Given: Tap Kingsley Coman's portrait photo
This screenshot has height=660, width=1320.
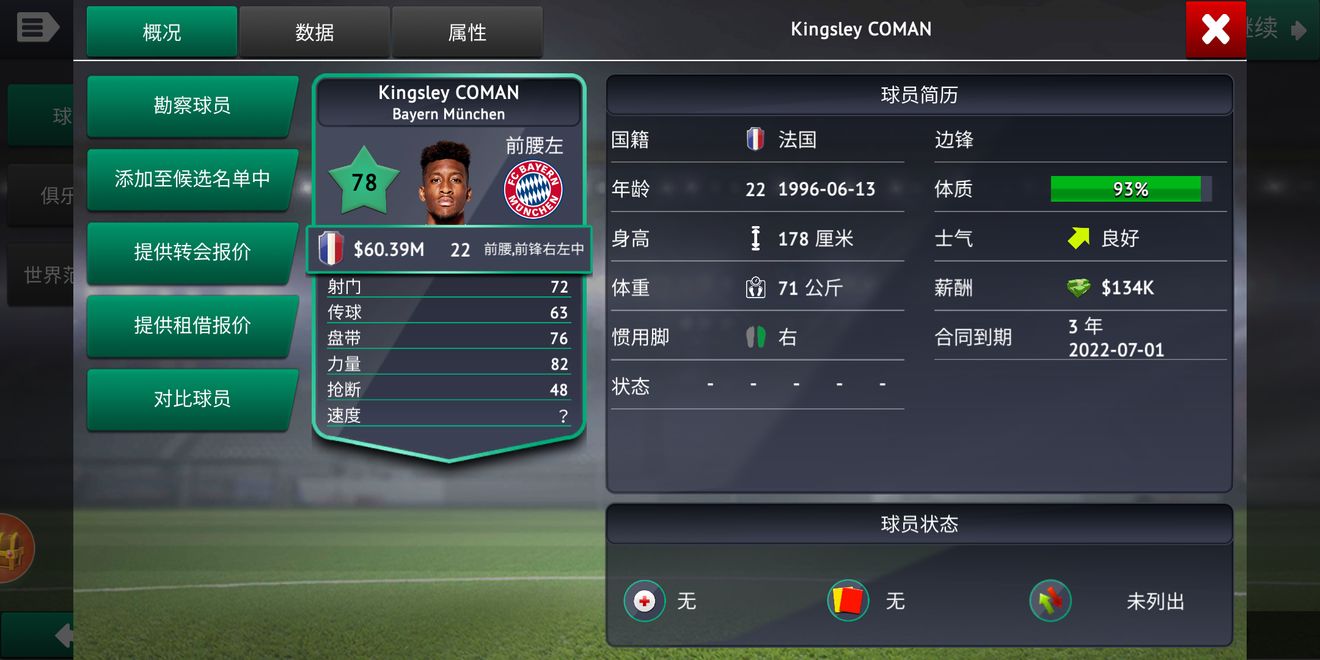Looking at the screenshot, I should pyautogui.click(x=445, y=183).
